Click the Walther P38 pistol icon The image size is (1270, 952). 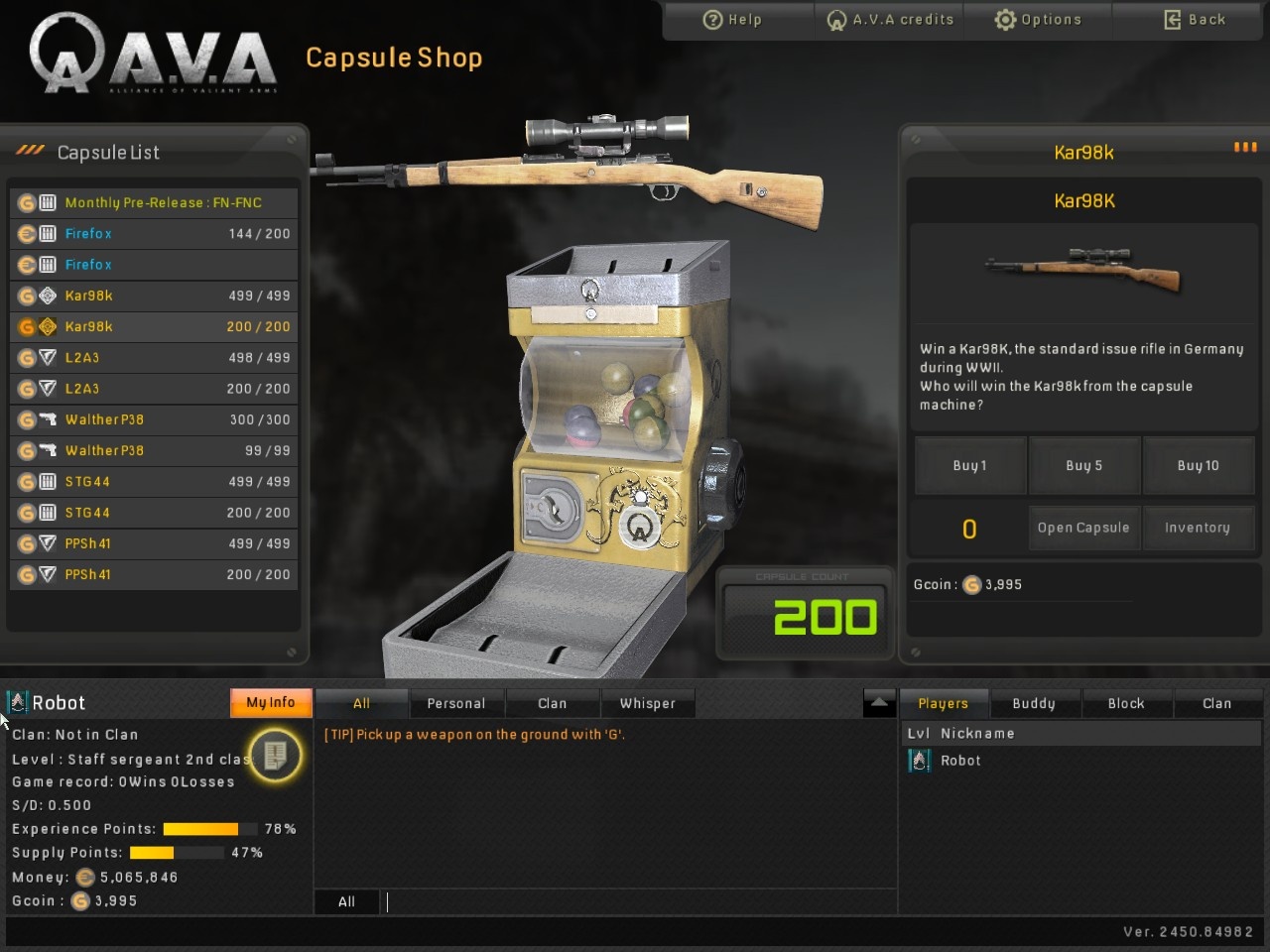(x=49, y=419)
